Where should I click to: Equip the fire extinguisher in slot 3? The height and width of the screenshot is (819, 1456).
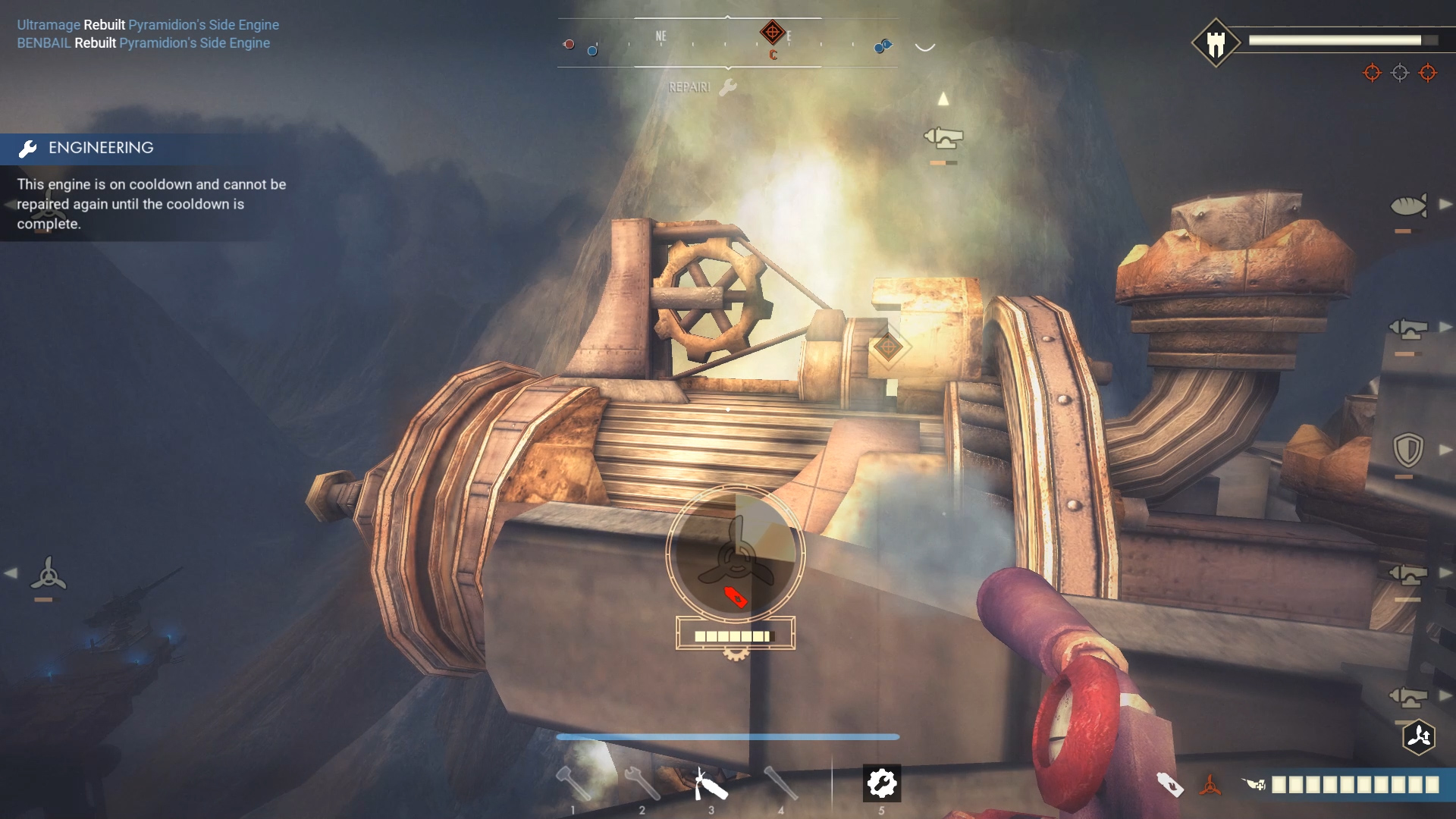711,783
